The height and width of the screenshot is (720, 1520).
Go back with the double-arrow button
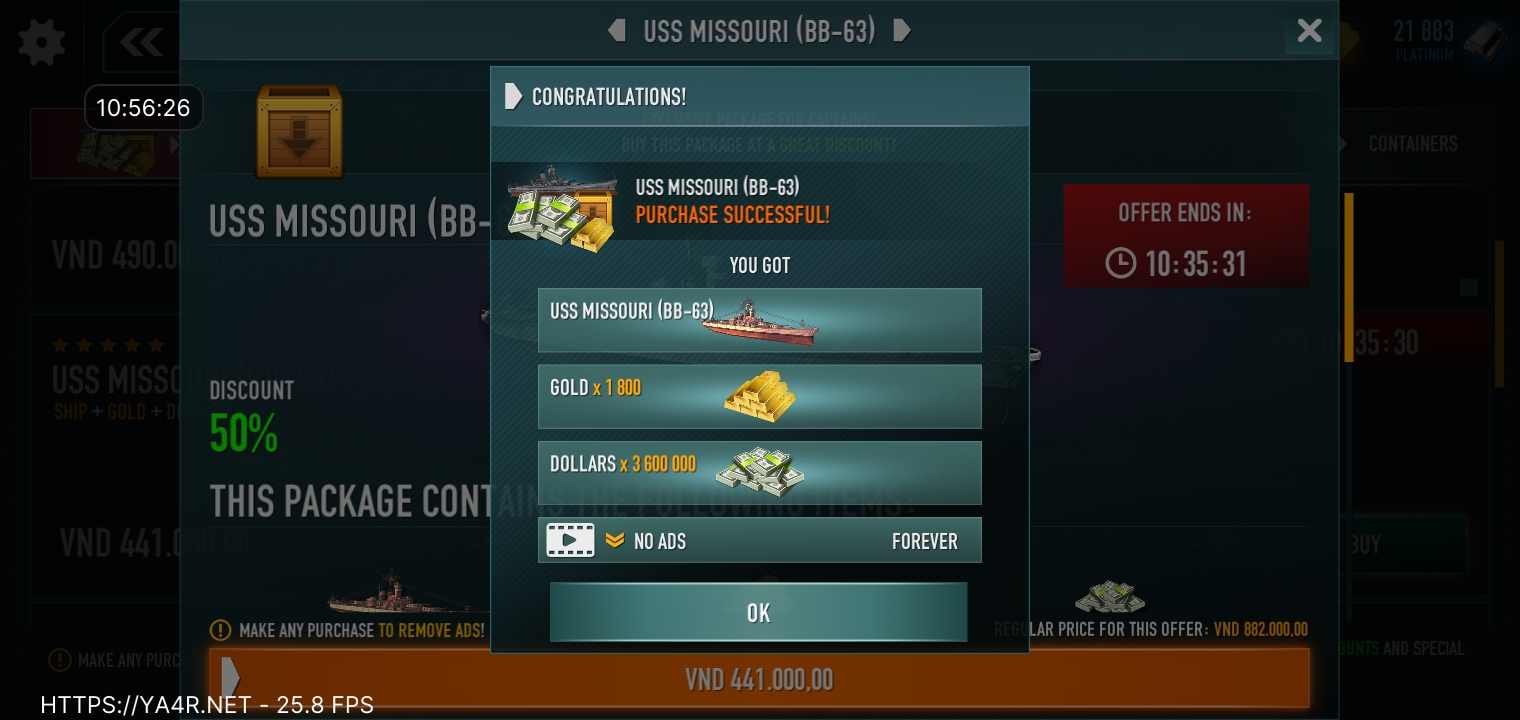point(142,43)
